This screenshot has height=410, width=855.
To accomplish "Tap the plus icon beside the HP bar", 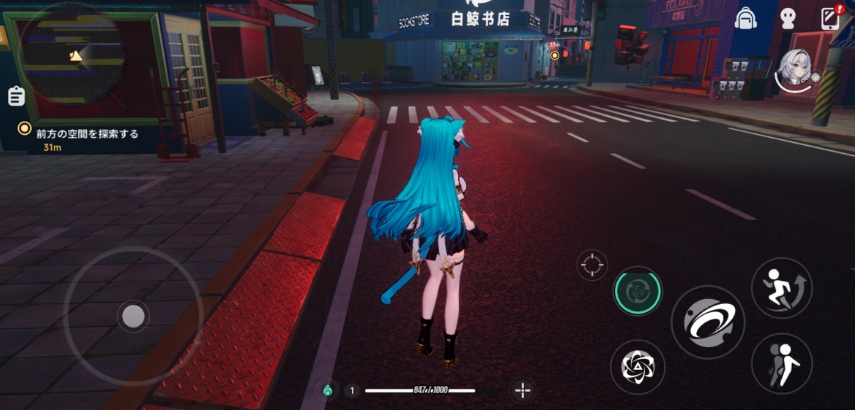I will coord(521,390).
